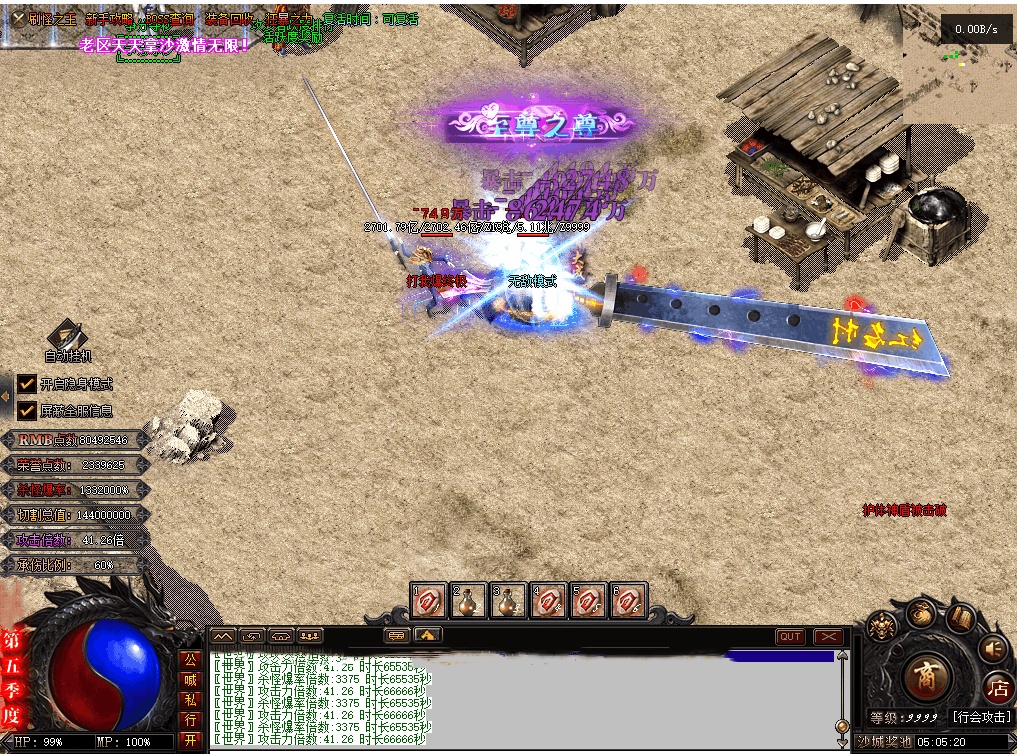
Task: Collapse the left stats panel arrow
Action: click(5, 397)
